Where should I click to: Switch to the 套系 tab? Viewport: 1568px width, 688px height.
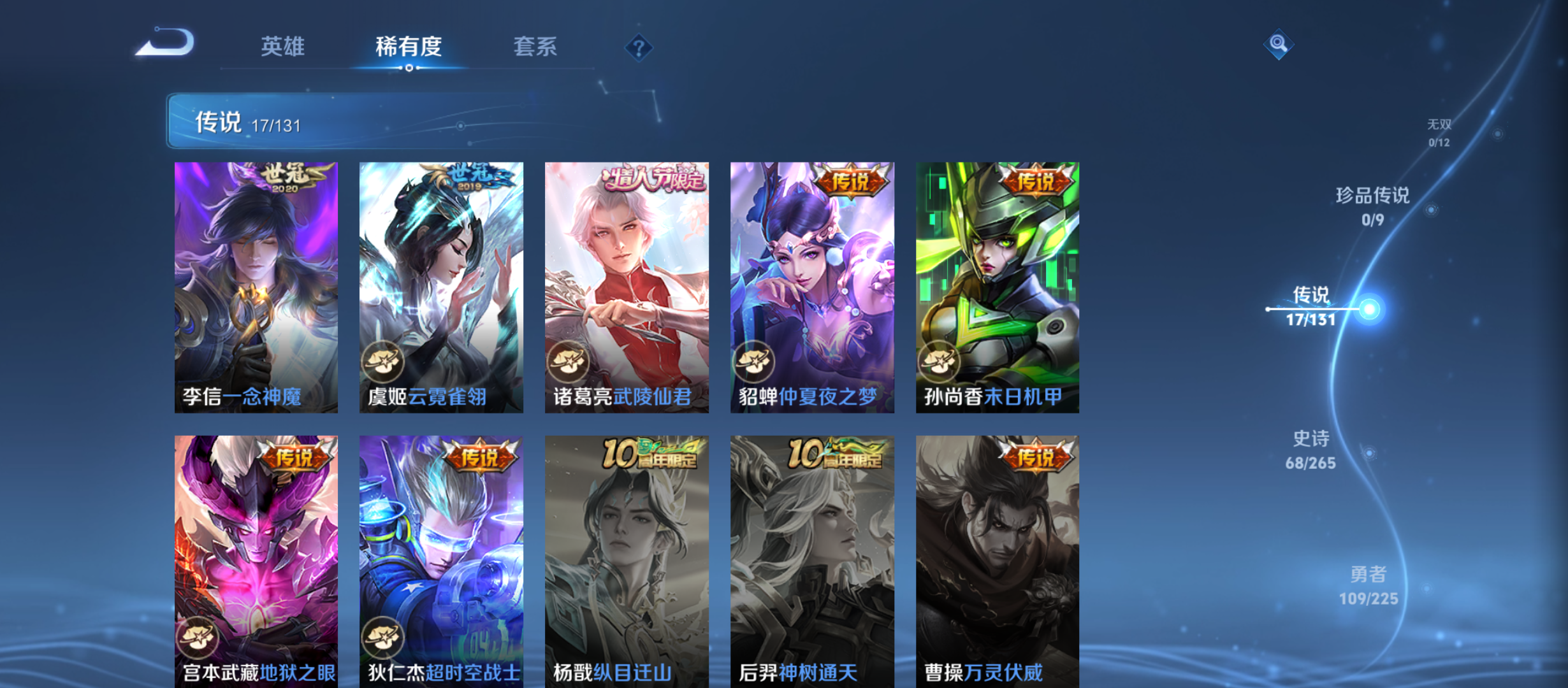click(536, 47)
